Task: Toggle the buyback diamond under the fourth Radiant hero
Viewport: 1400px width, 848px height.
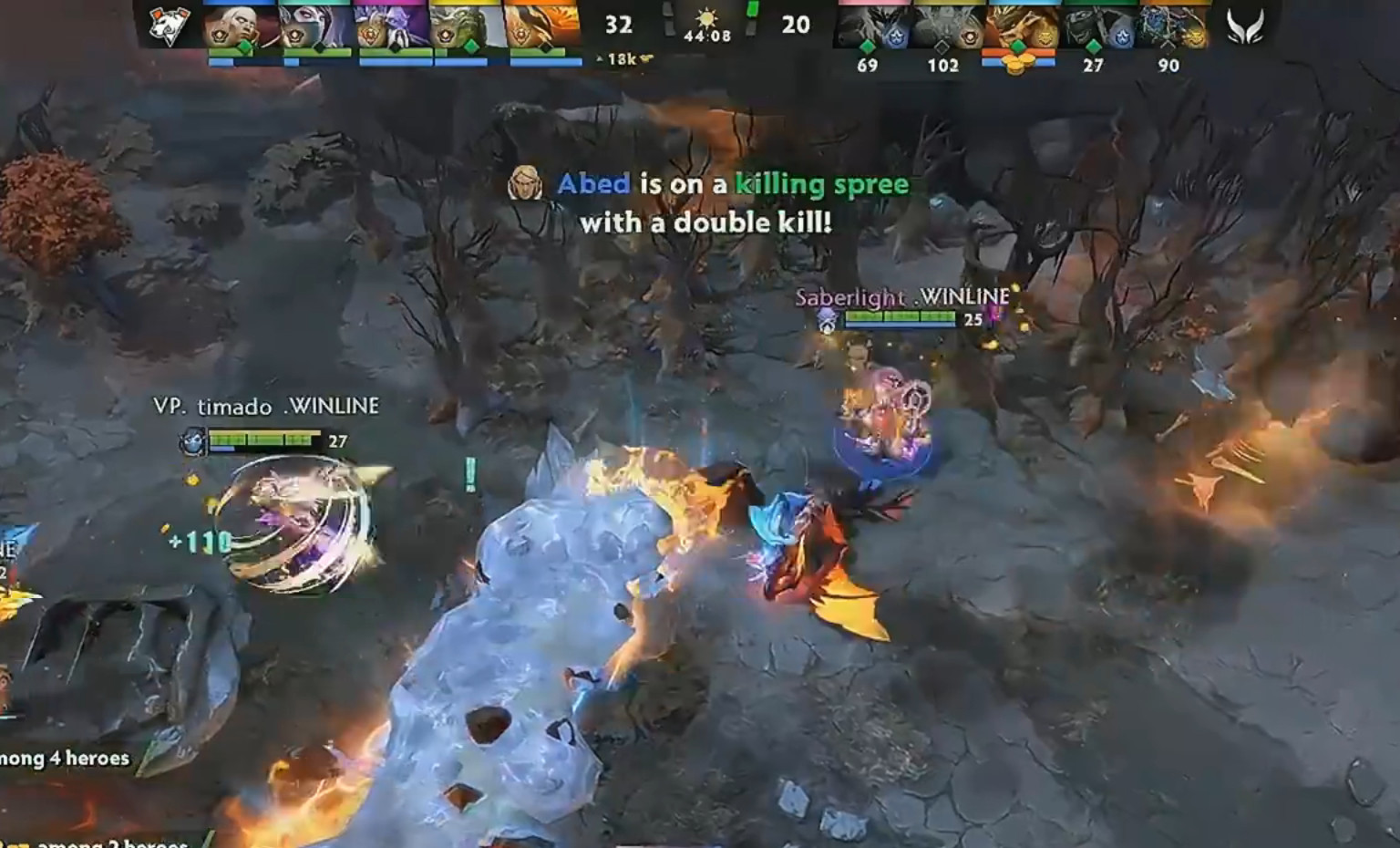Action: coord(473,47)
